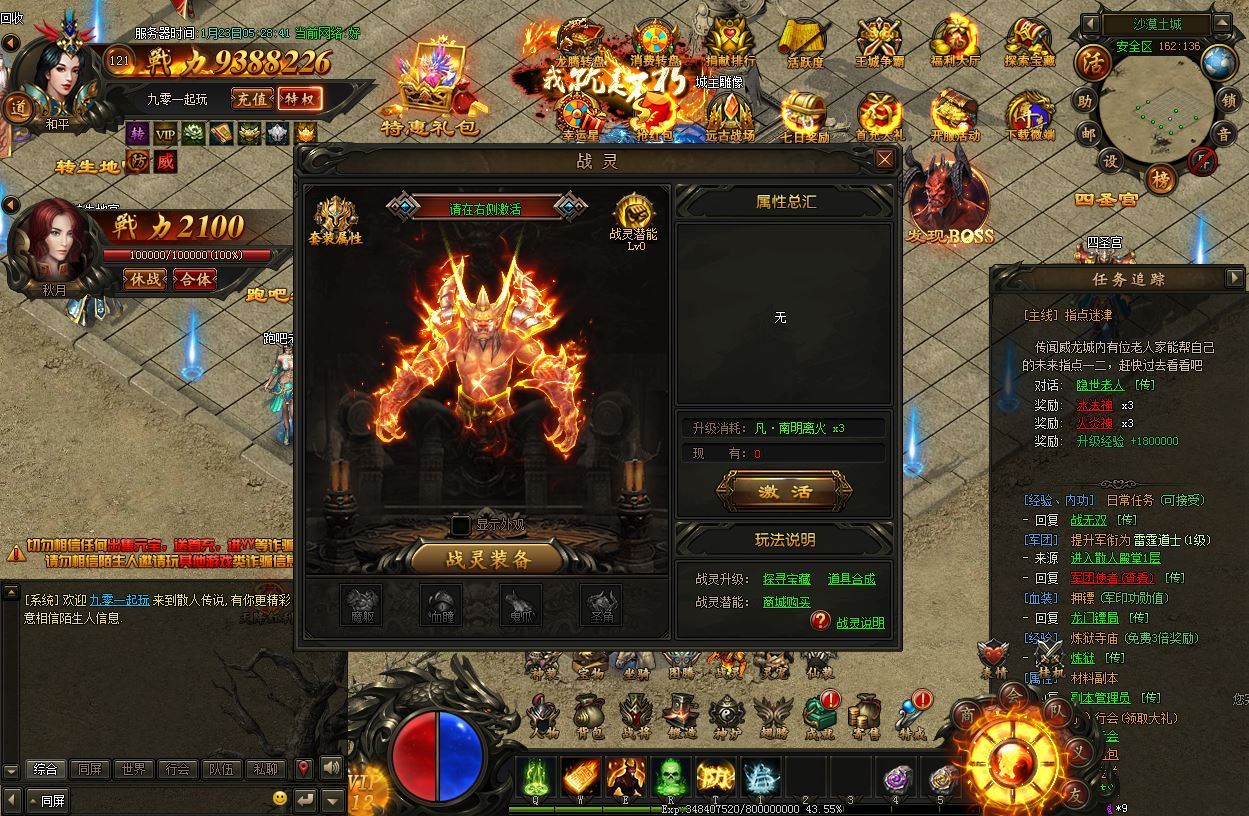Show the 战灵说明 help text

860,623
